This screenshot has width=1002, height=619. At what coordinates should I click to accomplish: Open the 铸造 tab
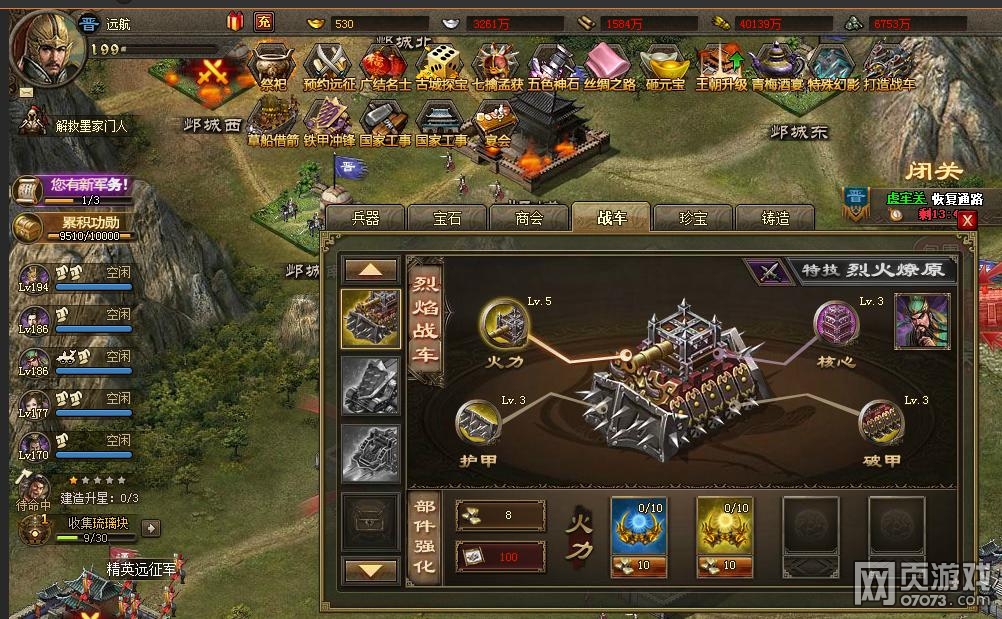(x=775, y=218)
